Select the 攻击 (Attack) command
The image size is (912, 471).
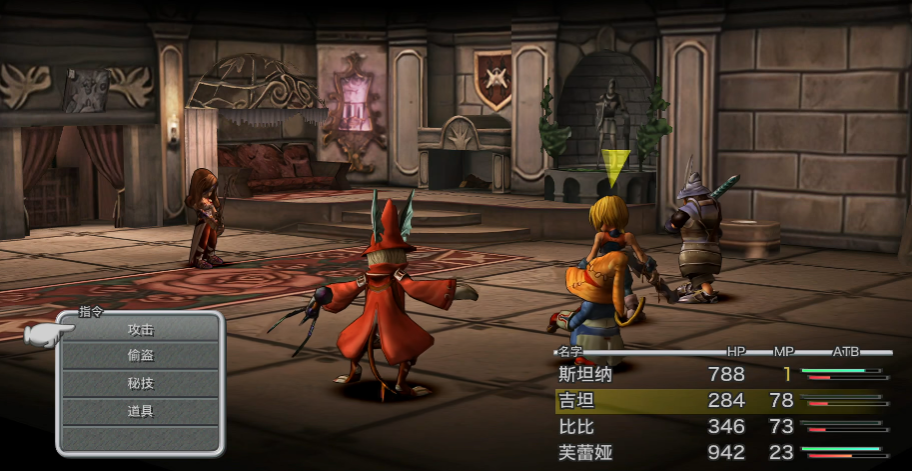pos(140,329)
